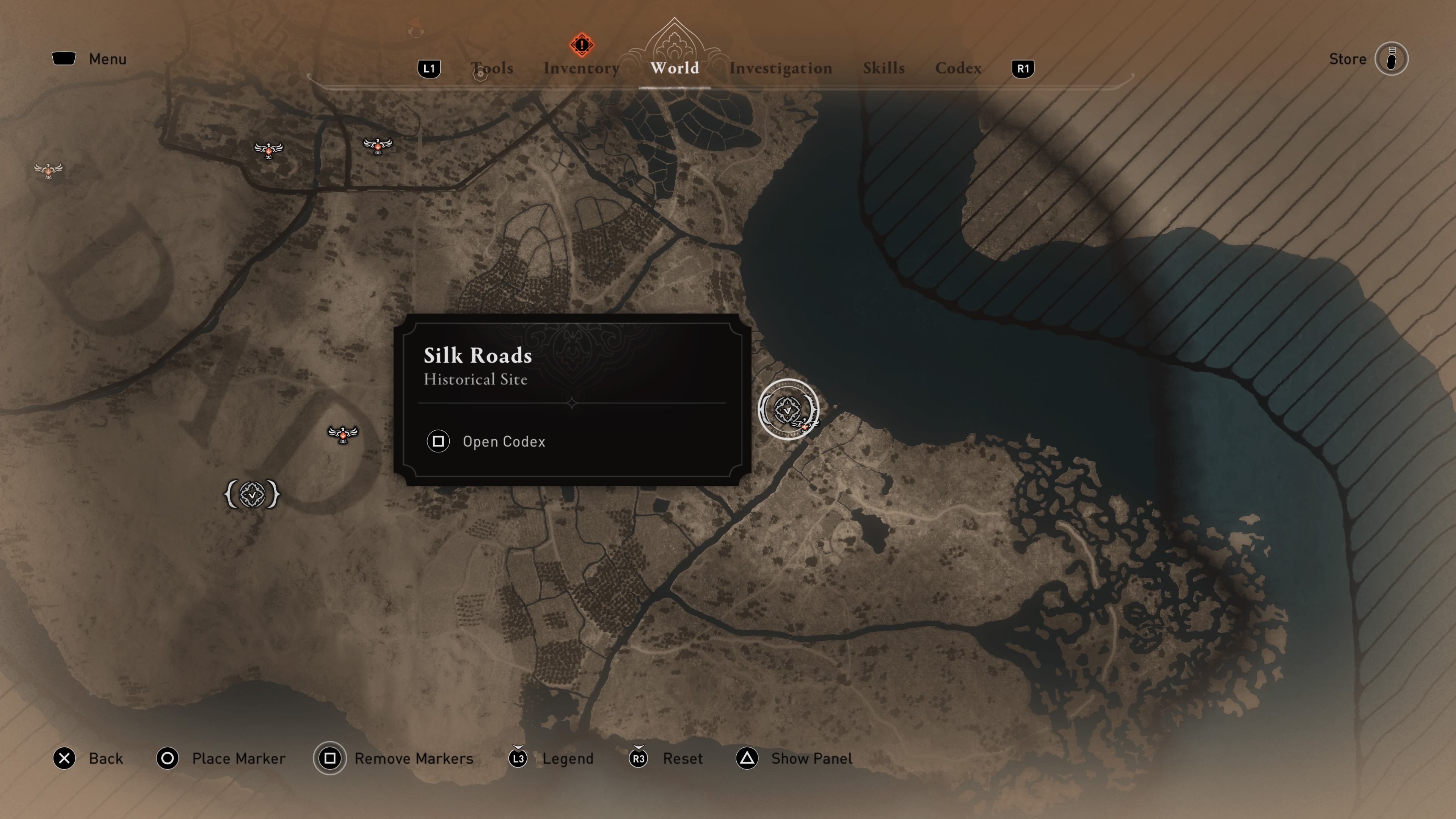The image size is (1456, 819).
Task: Choose Open Codex for Silk Roads
Action: pyautogui.click(x=503, y=441)
